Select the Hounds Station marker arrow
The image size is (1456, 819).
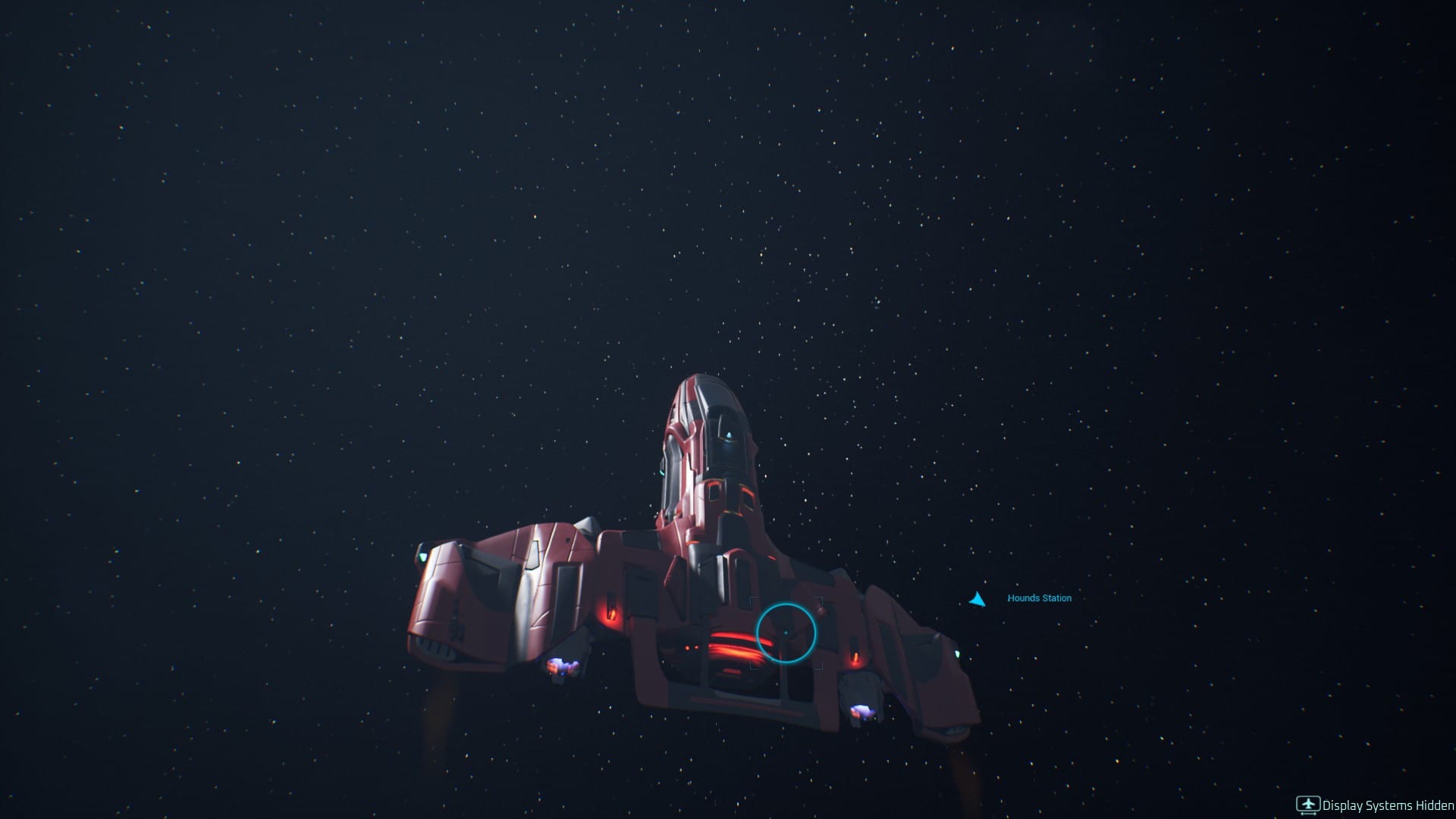(978, 598)
